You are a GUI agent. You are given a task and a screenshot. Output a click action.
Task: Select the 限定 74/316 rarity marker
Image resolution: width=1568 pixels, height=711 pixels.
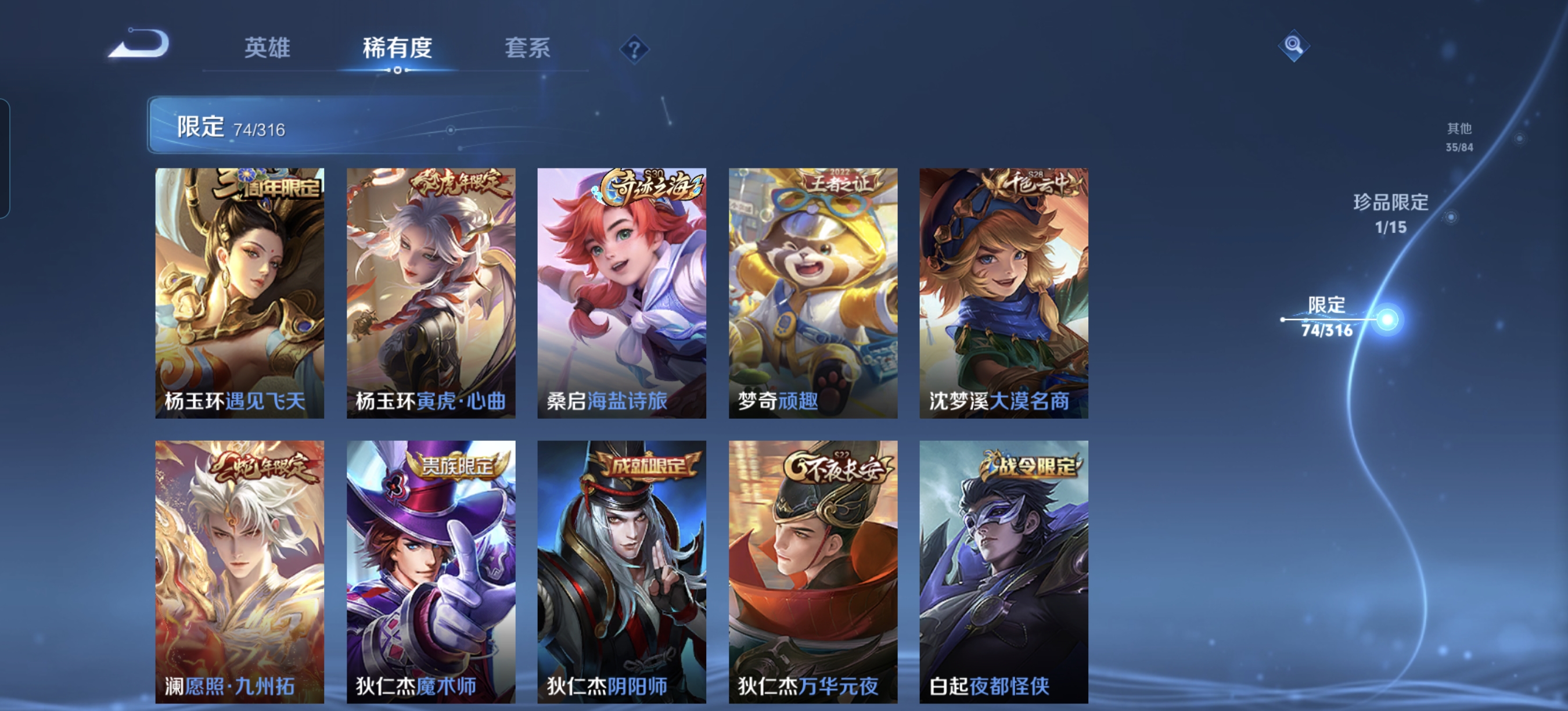1328,317
